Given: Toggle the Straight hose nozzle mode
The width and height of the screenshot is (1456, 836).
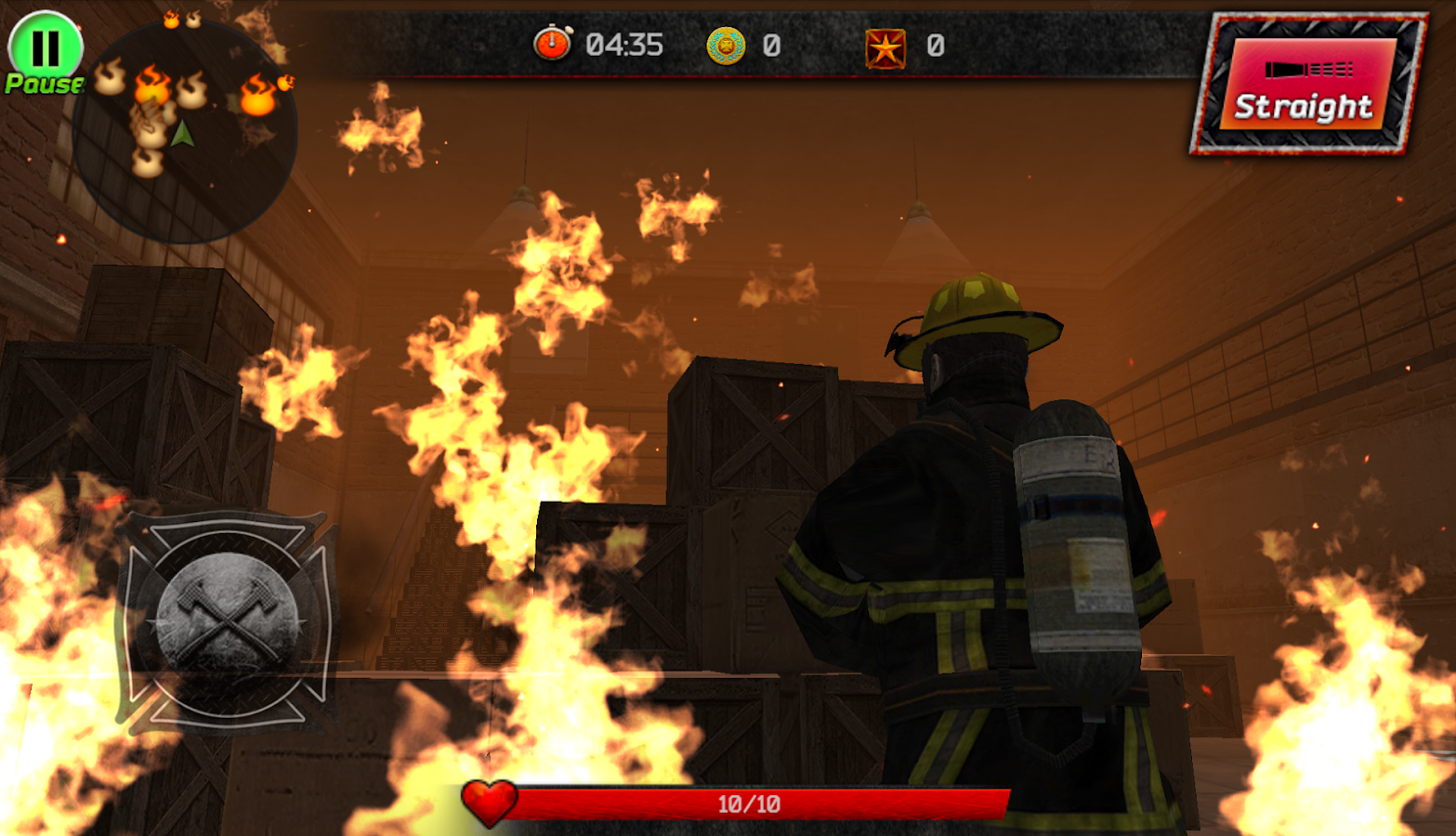Looking at the screenshot, I should pos(1307,85).
